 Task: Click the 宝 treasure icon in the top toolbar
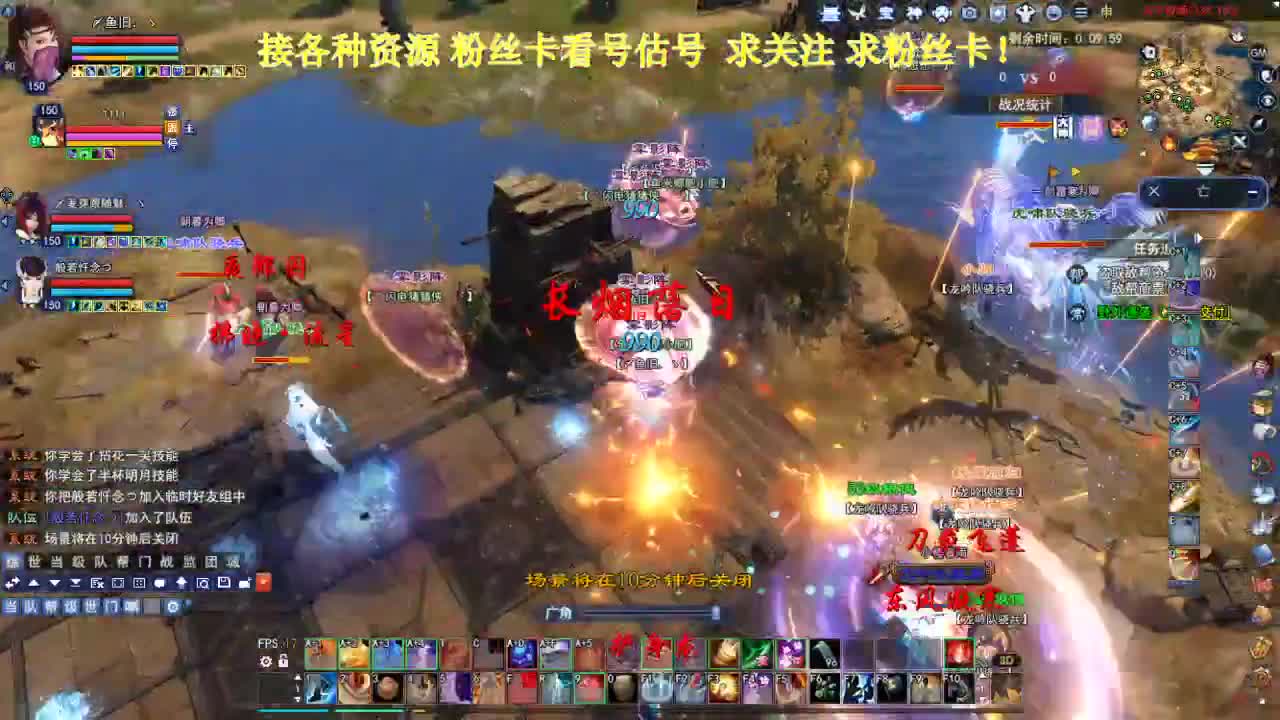886,14
